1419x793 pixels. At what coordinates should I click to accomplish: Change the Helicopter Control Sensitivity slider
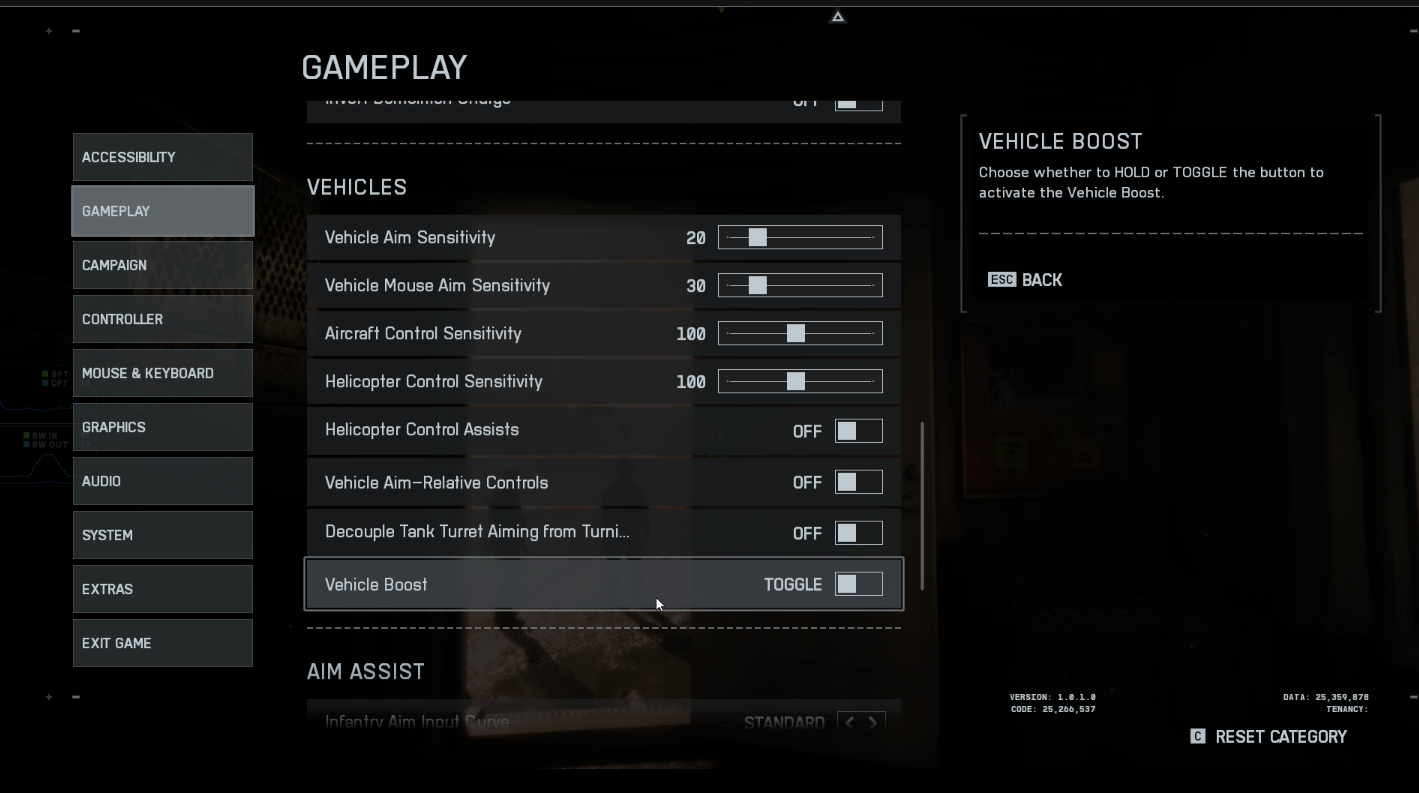[x=800, y=381]
